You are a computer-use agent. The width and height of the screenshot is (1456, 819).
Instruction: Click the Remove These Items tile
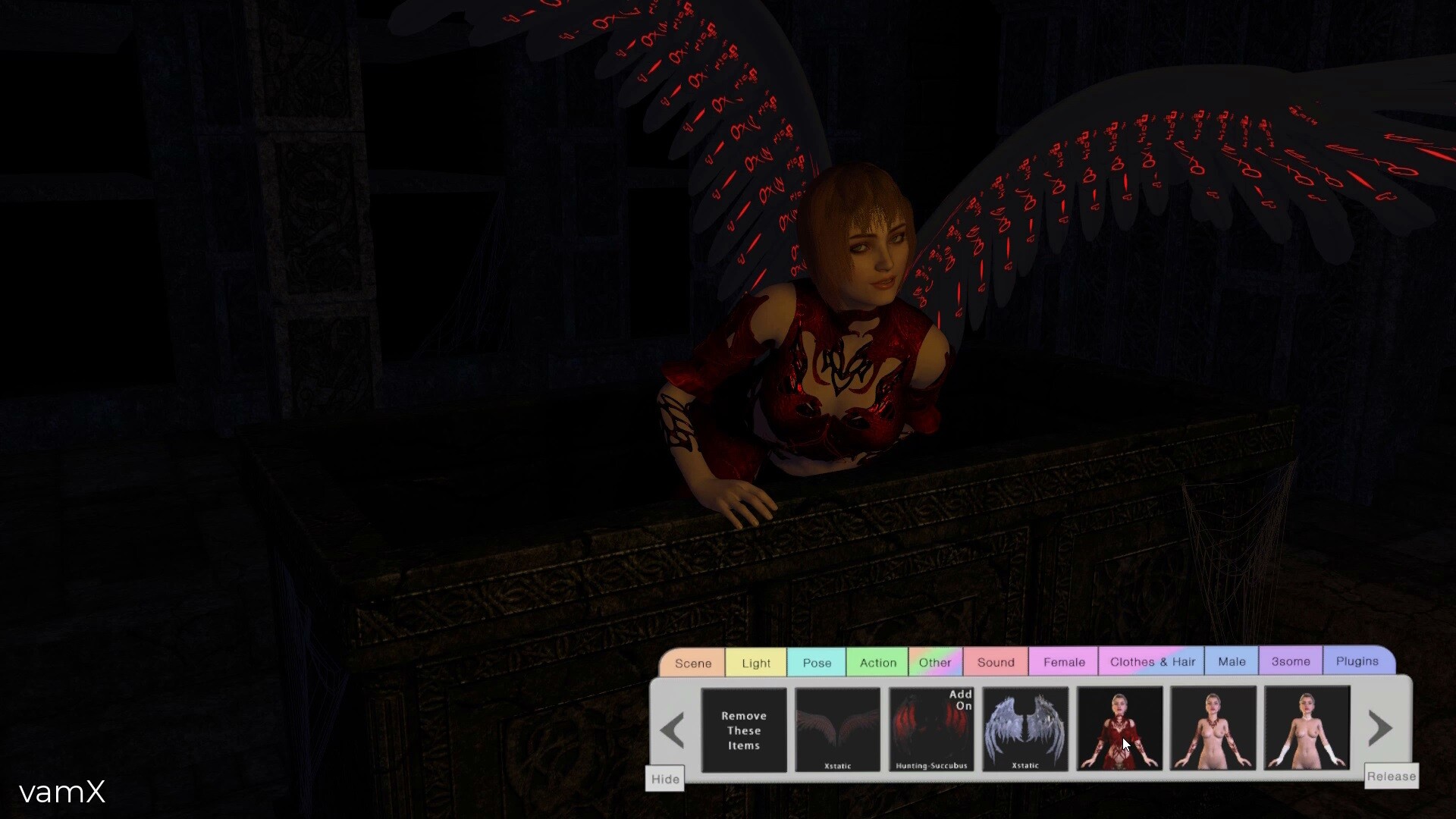pyautogui.click(x=744, y=730)
